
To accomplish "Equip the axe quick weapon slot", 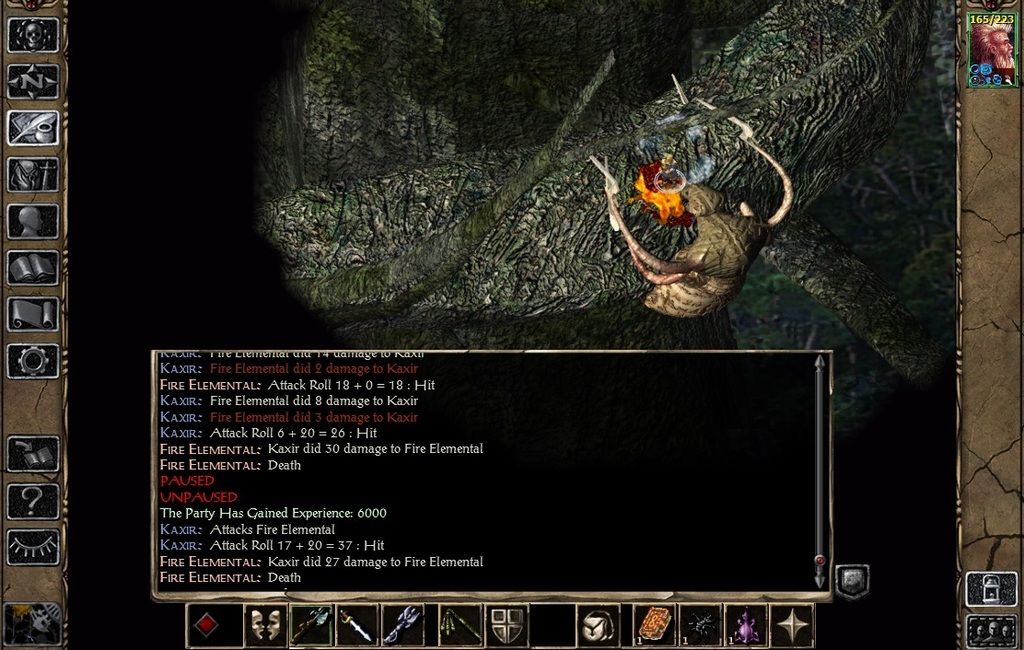I will point(311,625).
